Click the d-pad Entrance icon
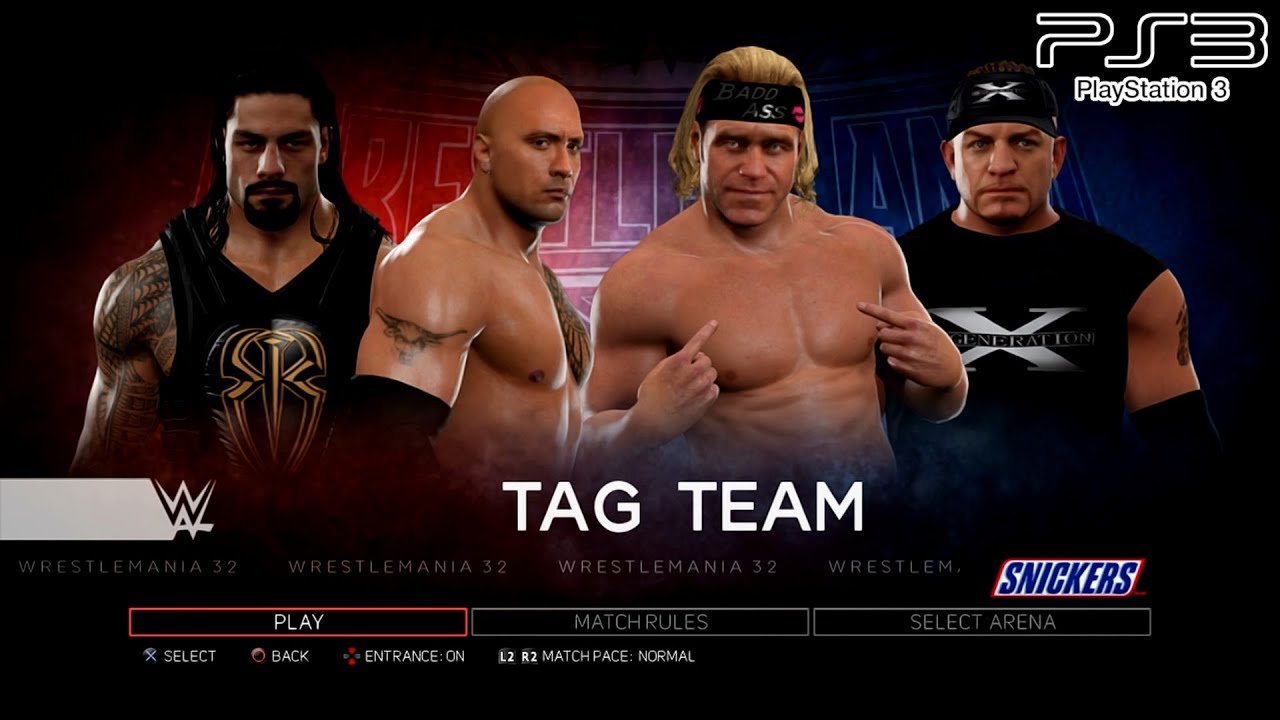 [x=353, y=656]
